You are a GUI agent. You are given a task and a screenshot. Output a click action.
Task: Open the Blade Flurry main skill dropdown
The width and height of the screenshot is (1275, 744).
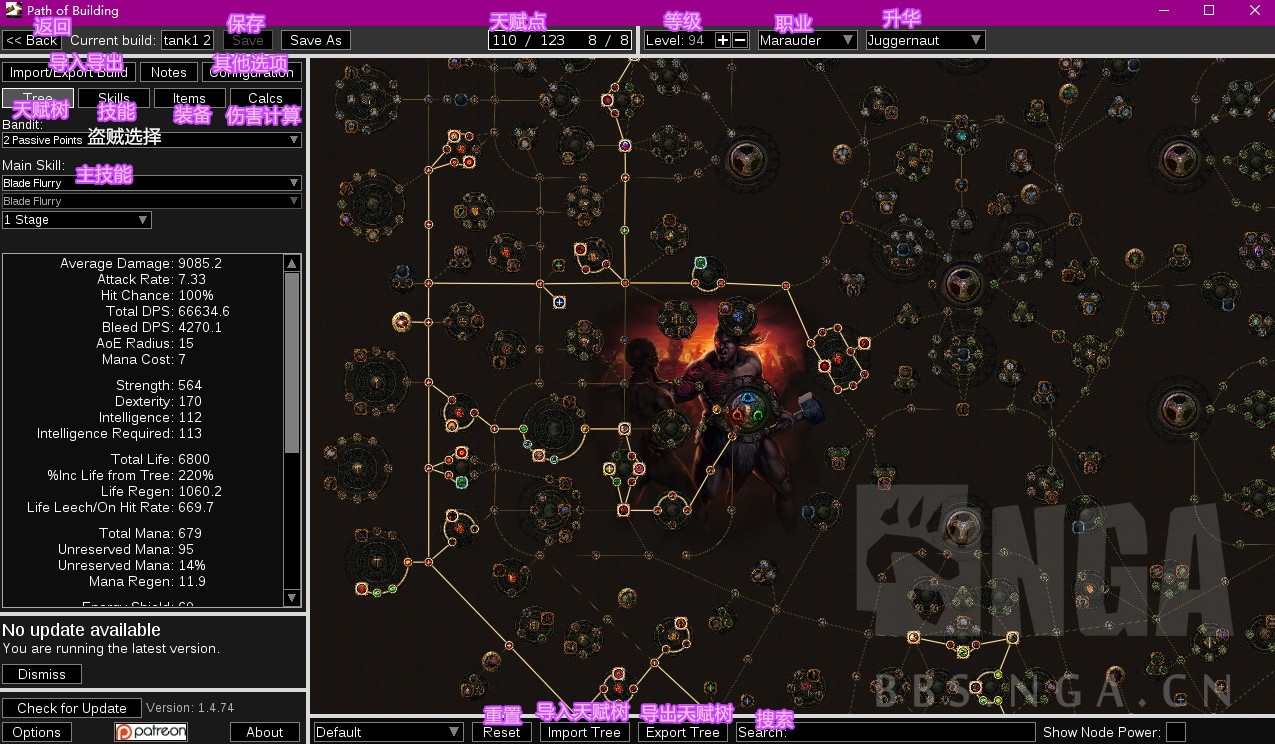coord(151,183)
